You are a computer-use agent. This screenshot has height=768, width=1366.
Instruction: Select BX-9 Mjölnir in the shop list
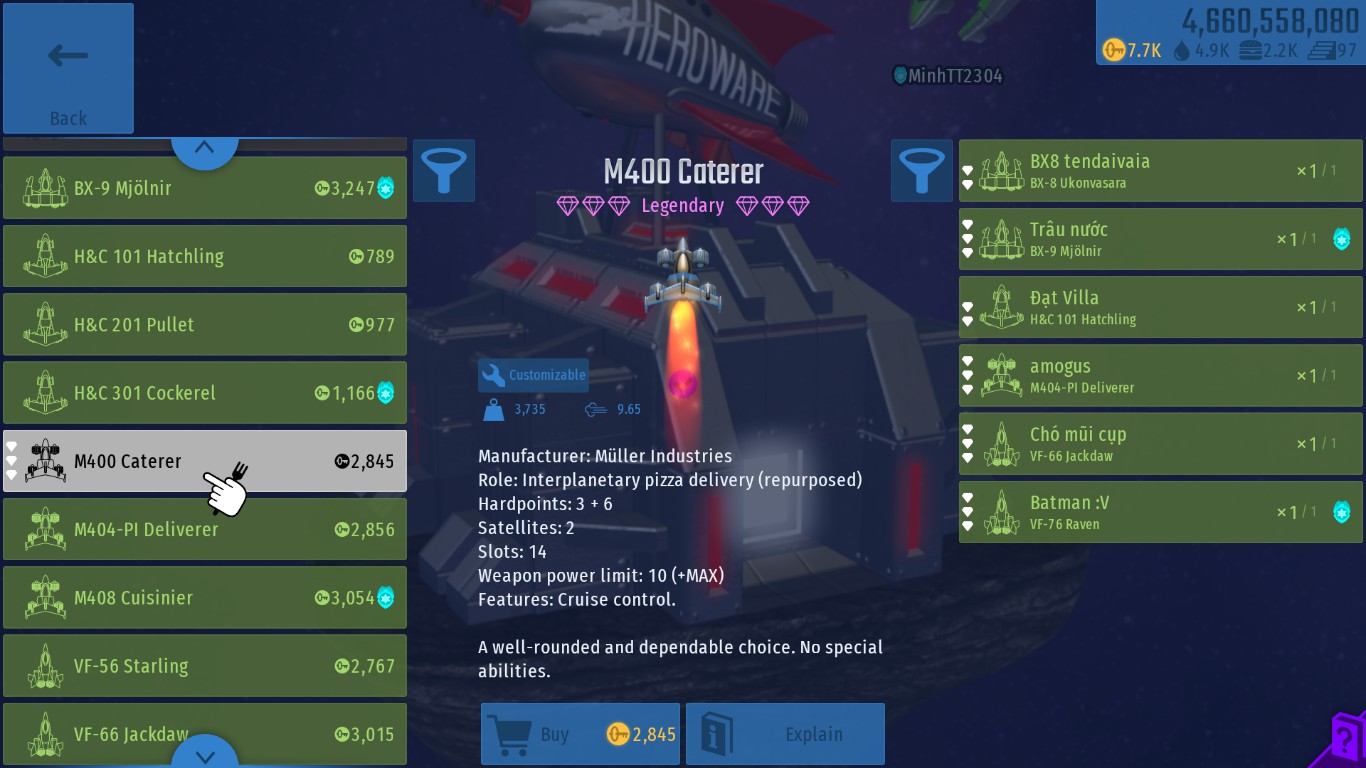click(x=204, y=188)
